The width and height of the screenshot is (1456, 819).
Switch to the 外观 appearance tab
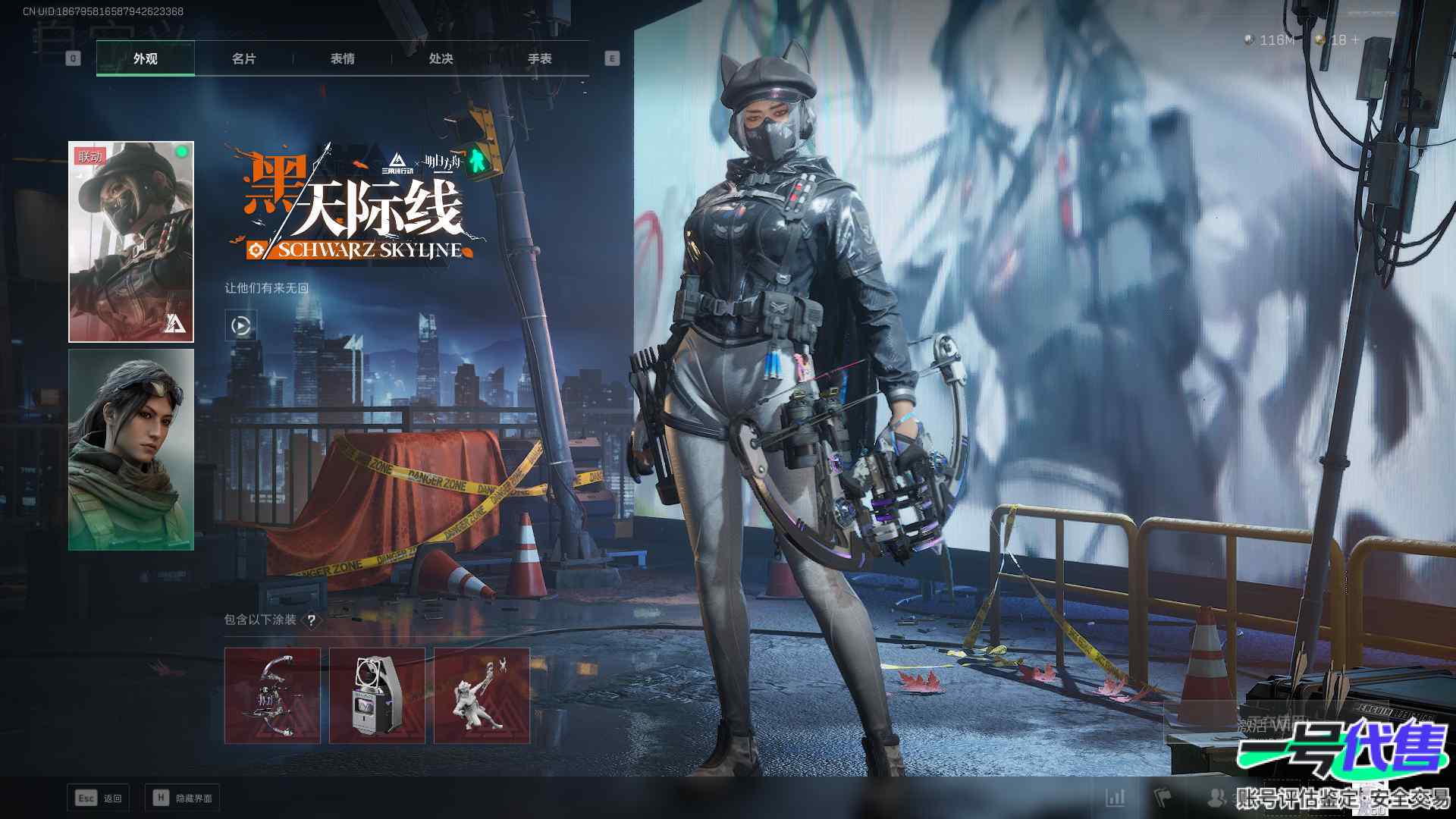coord(145,58)
